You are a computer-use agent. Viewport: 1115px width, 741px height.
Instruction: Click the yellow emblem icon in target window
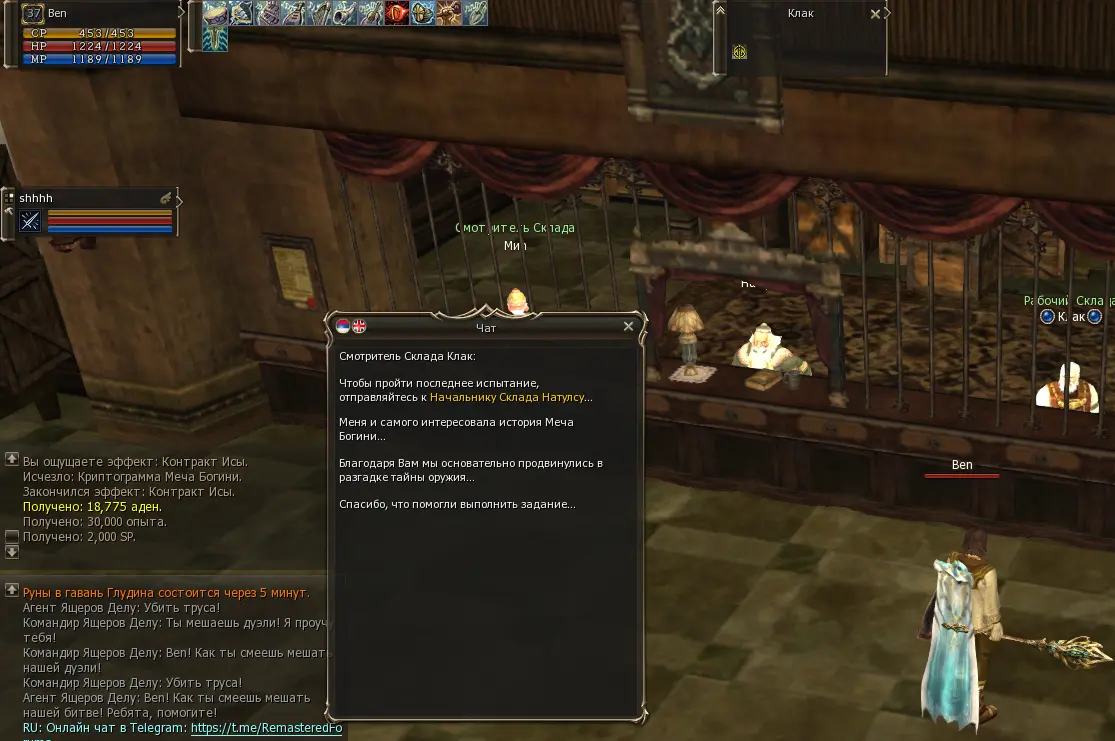(739, 52)
